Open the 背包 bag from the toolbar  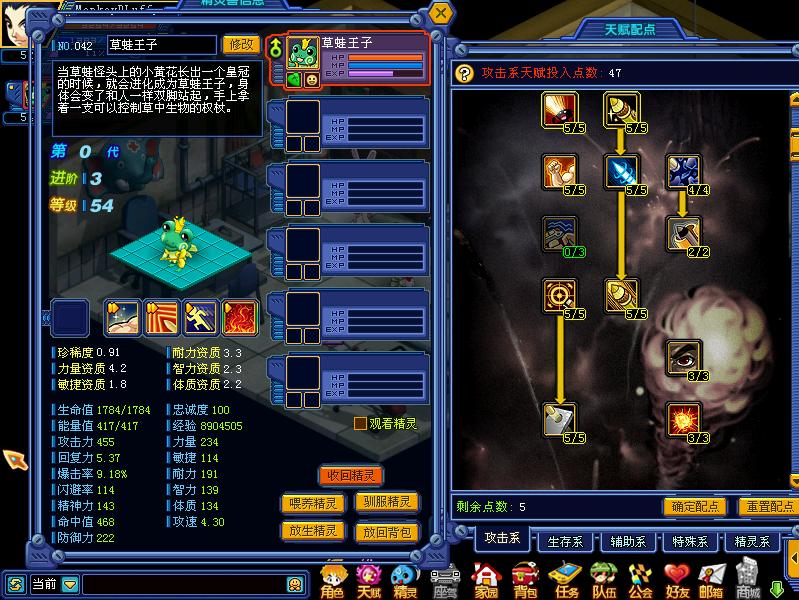[525, 579]
